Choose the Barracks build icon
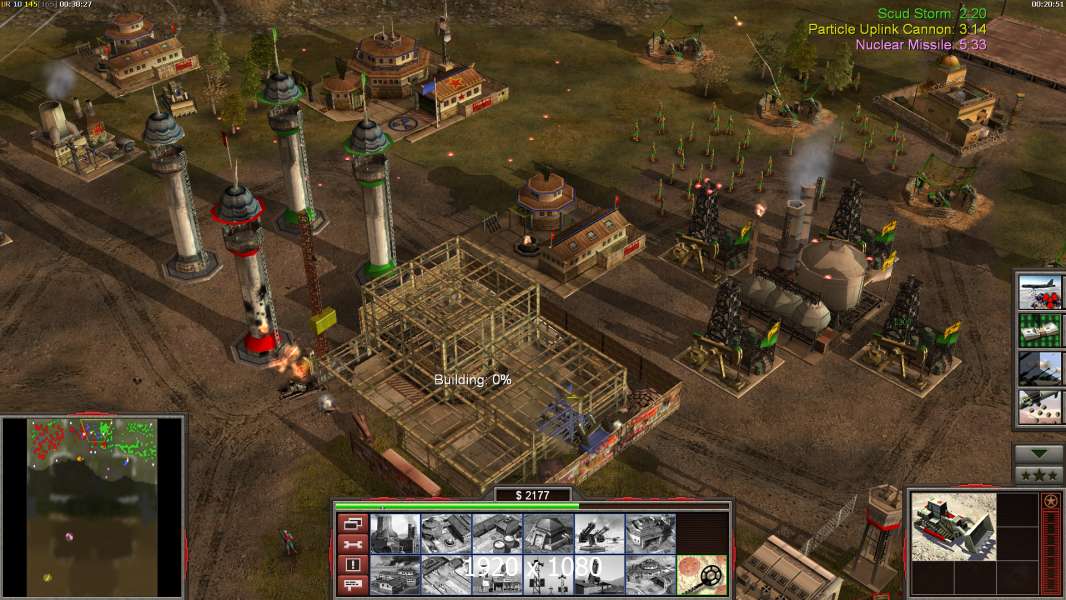Image resolution: width=1066 pixels, height=600 pixels. 445,534
